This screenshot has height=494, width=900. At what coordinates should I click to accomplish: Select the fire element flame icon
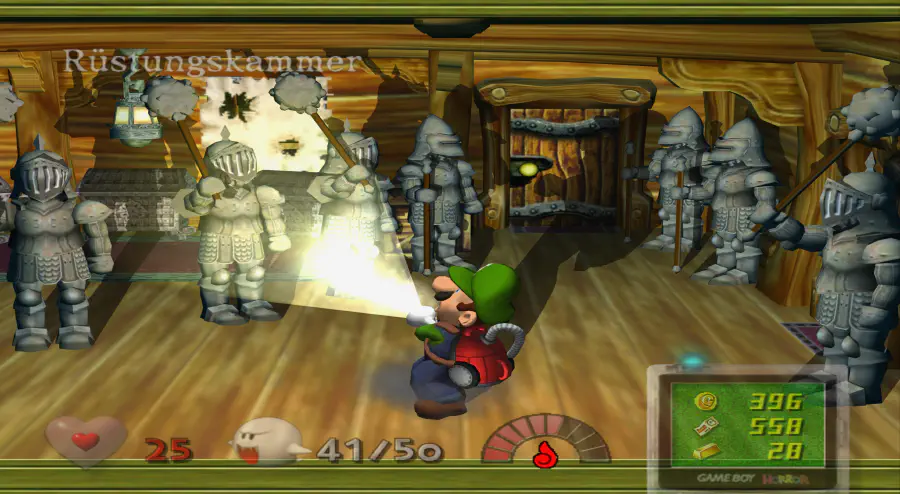click(x=545, y=453)
